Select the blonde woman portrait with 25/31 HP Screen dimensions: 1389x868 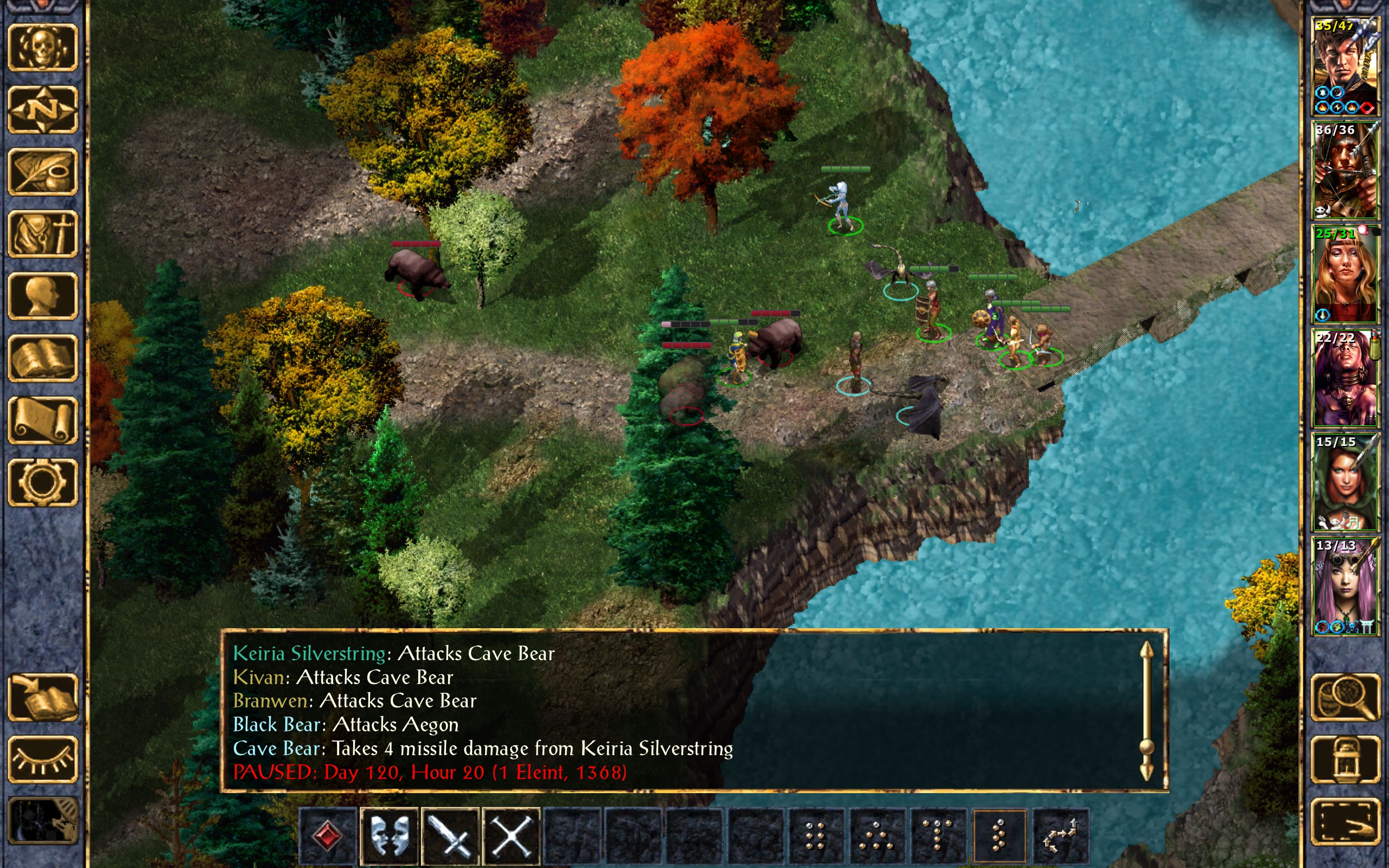pyautogui.click(x=1345, y=274)
